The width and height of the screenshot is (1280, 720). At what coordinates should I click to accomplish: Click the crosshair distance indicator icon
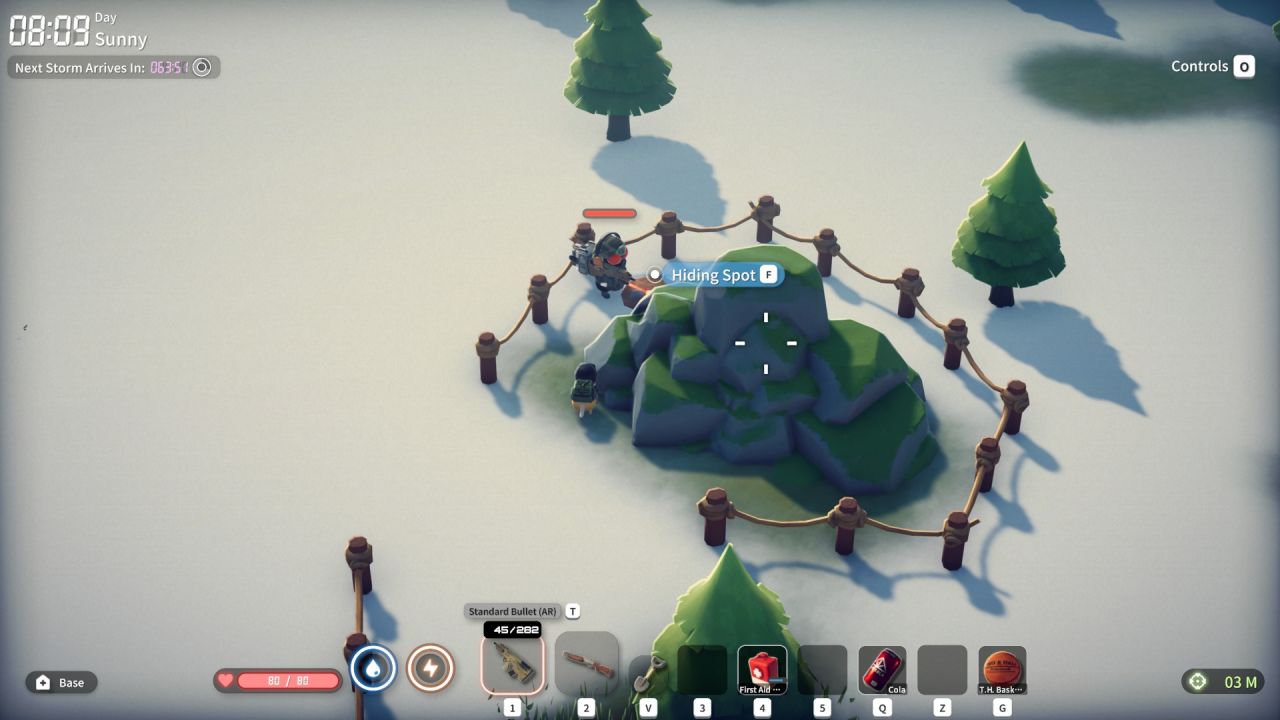click(1196, 682)
